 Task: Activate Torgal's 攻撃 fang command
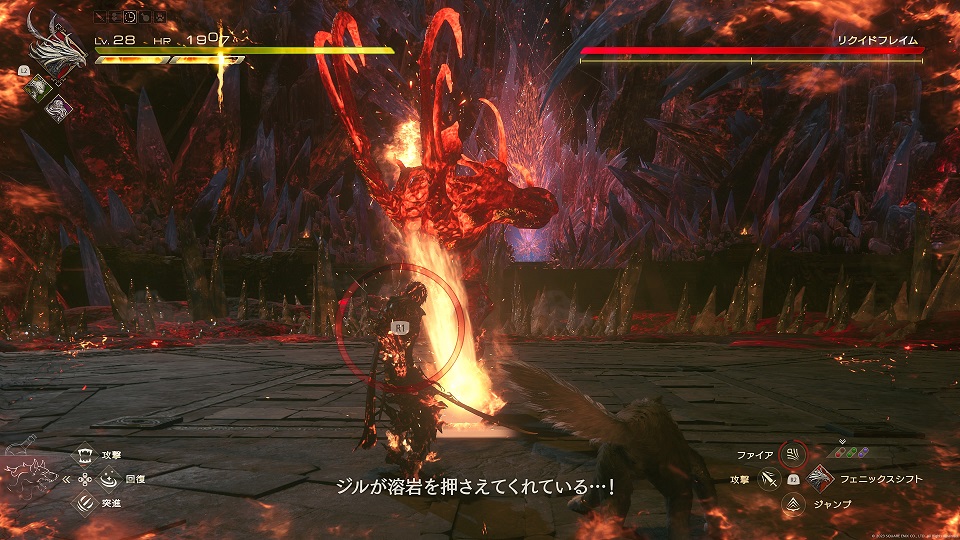point(86,455)
